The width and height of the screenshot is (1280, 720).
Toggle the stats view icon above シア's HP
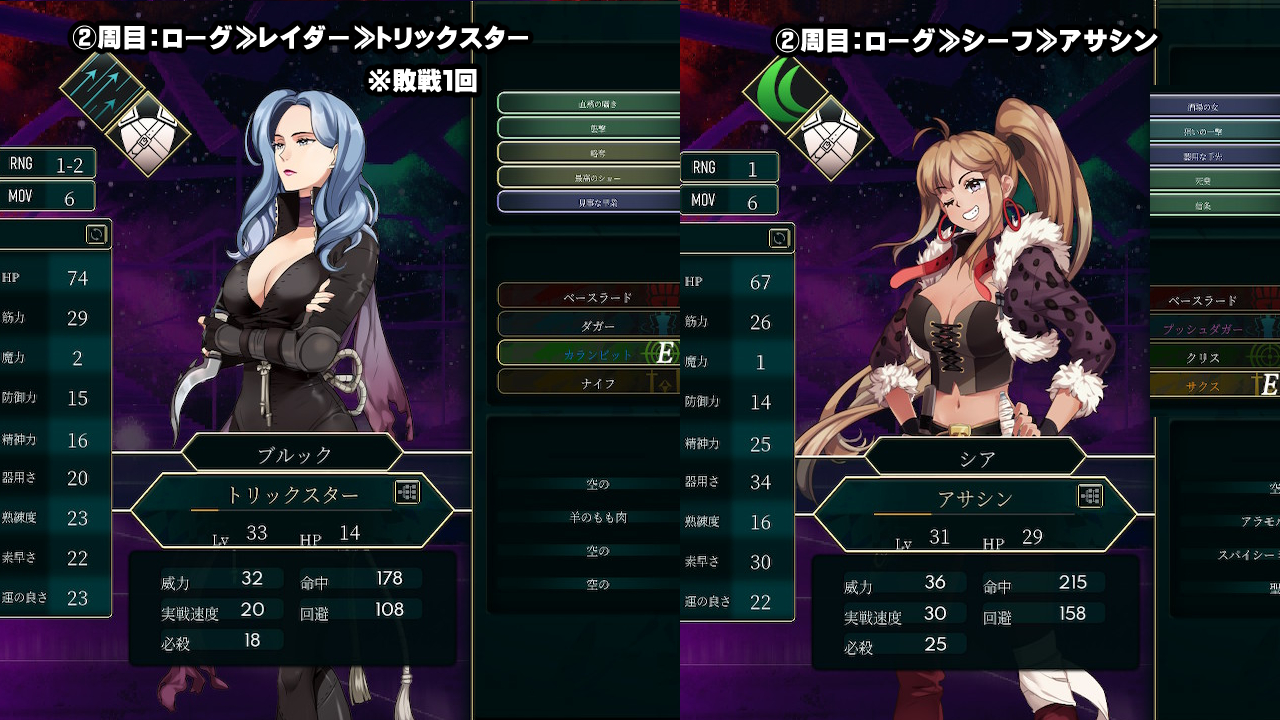pyautogui.click(x=779, y=238)
